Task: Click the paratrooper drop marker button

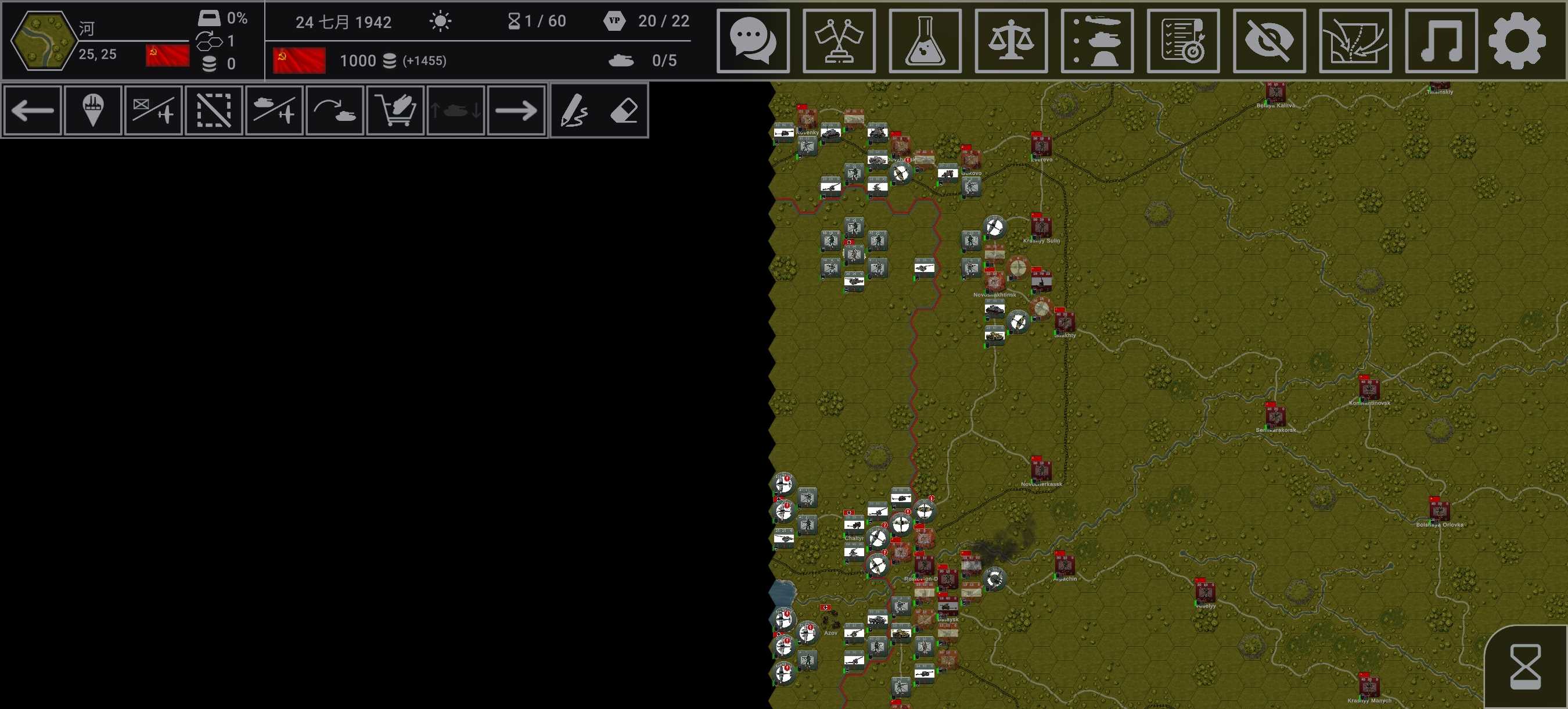Action: coord(92,110)
